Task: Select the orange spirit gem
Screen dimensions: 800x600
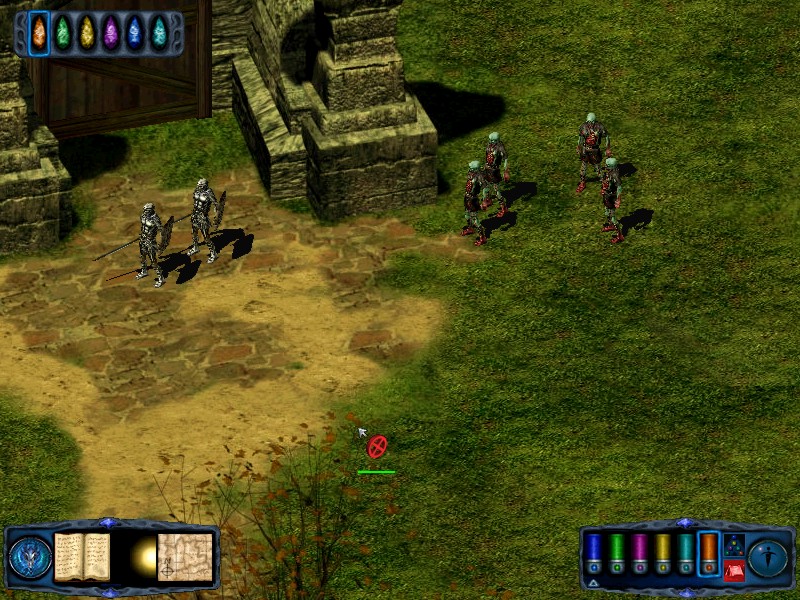Action: (x=39, y=32)
